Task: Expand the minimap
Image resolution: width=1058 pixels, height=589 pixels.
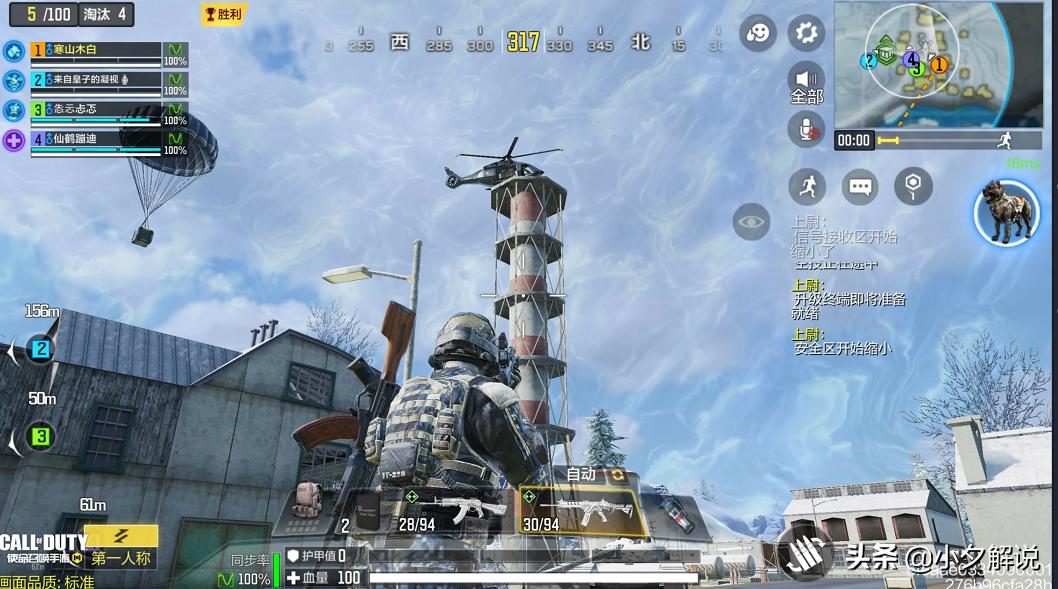Action: 924,65
